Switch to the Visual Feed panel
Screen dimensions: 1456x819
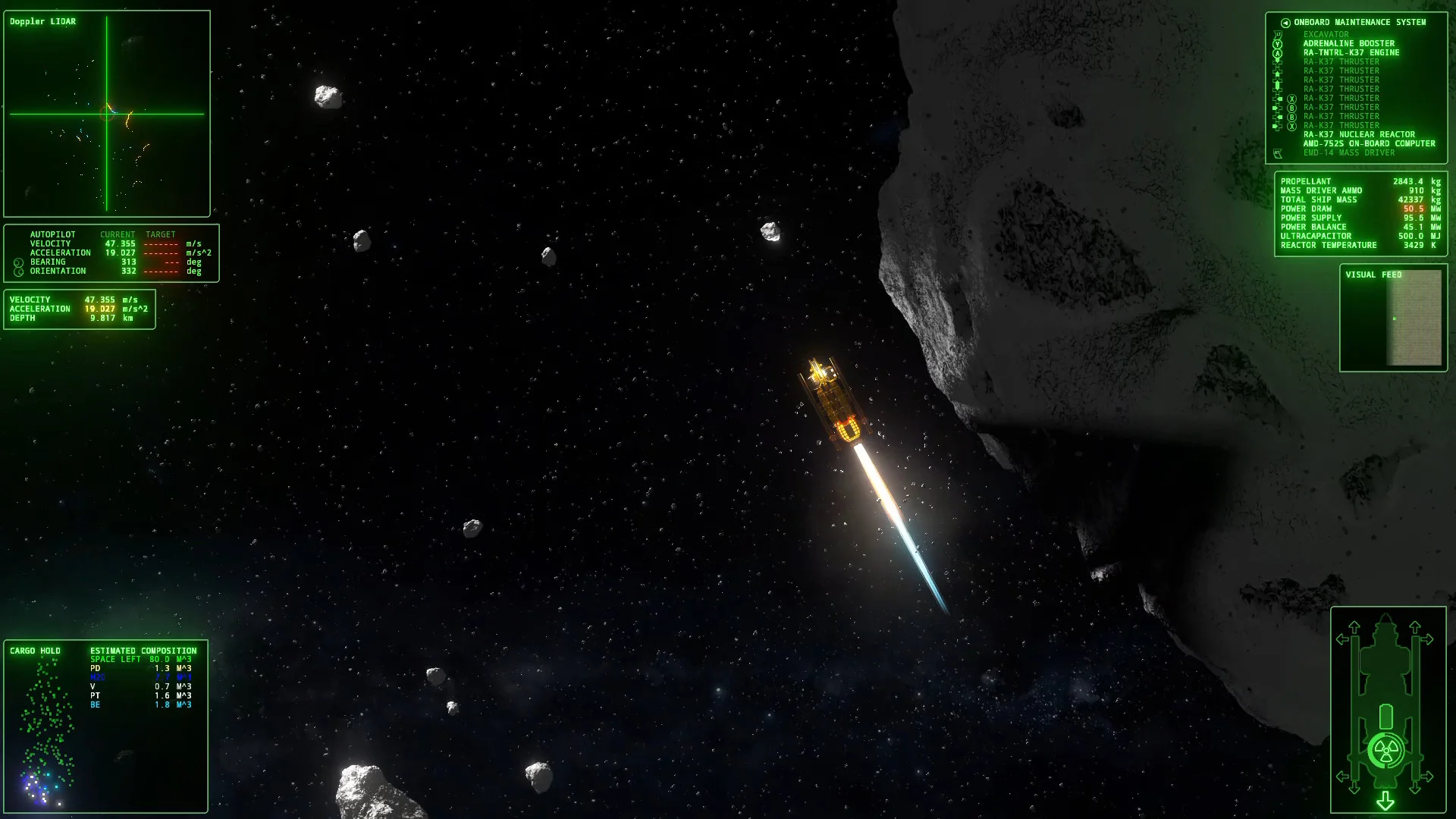(1373, 275)
